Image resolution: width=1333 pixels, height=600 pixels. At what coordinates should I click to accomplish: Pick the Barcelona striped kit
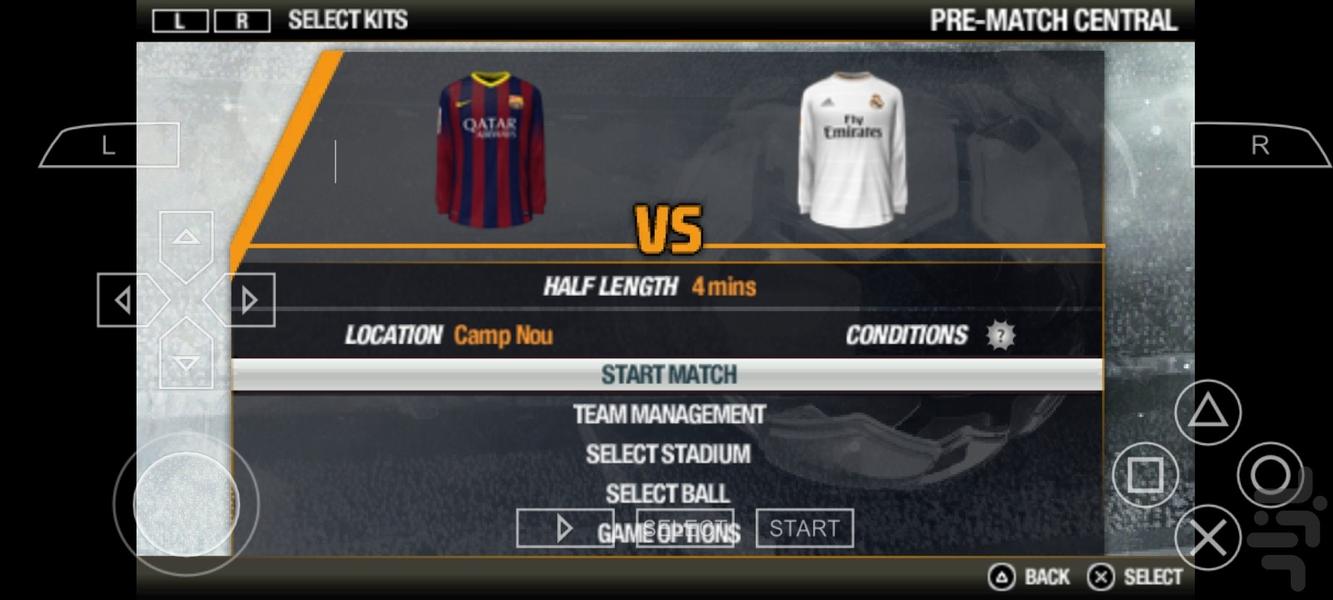(x=490, y=148)
